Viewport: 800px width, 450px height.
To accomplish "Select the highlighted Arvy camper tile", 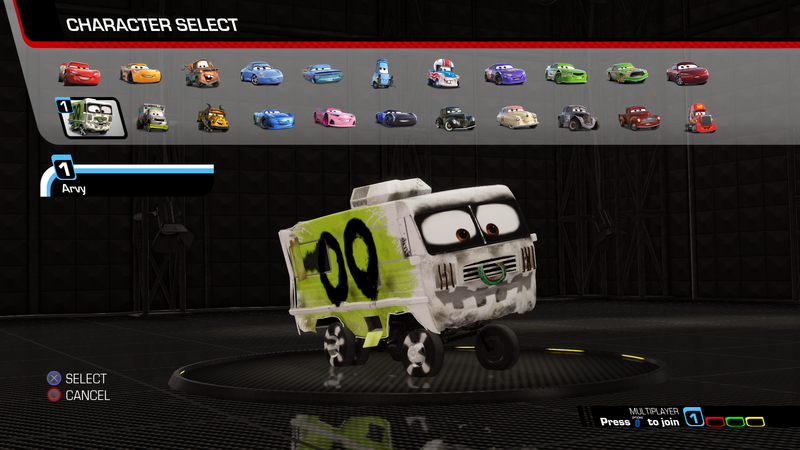I will click(94, 117).
